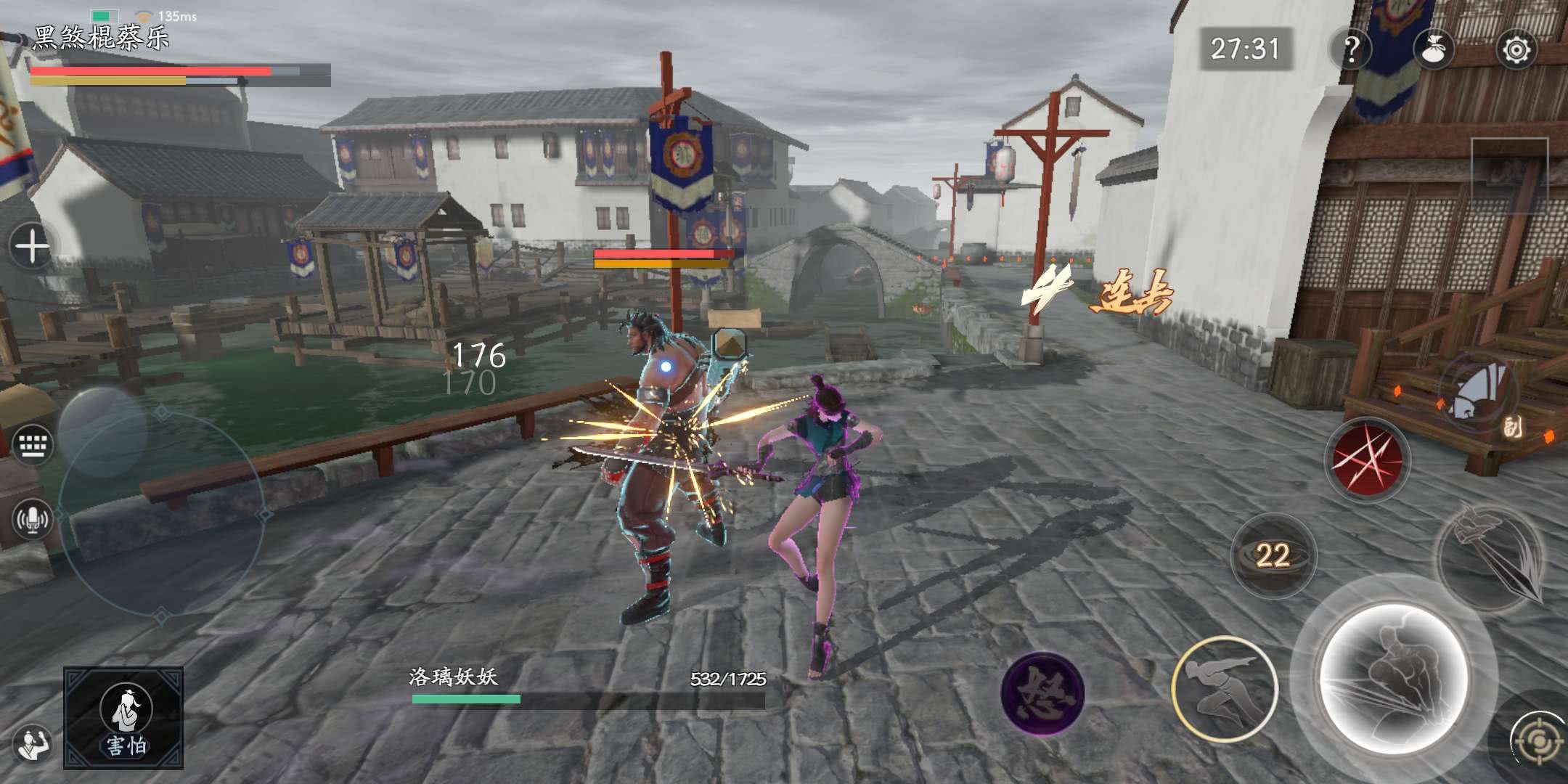The width and height of the screenshot is (1568, 784).
Task: Open the gear settings menu
Action: click(x=1516, y=49)
